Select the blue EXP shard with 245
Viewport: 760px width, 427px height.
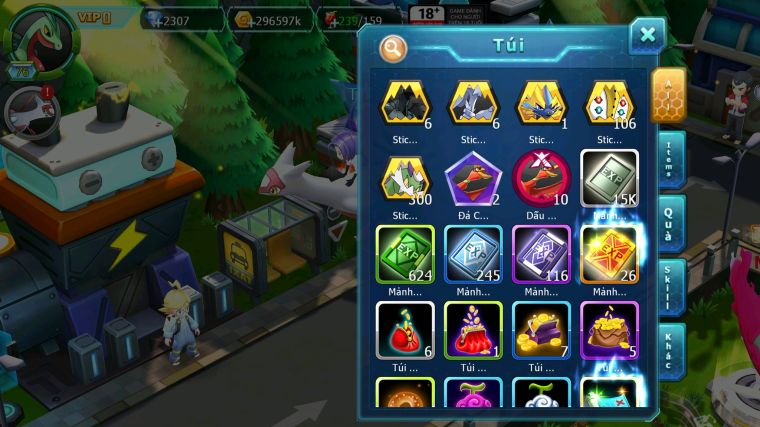click(x=473, y=254)
